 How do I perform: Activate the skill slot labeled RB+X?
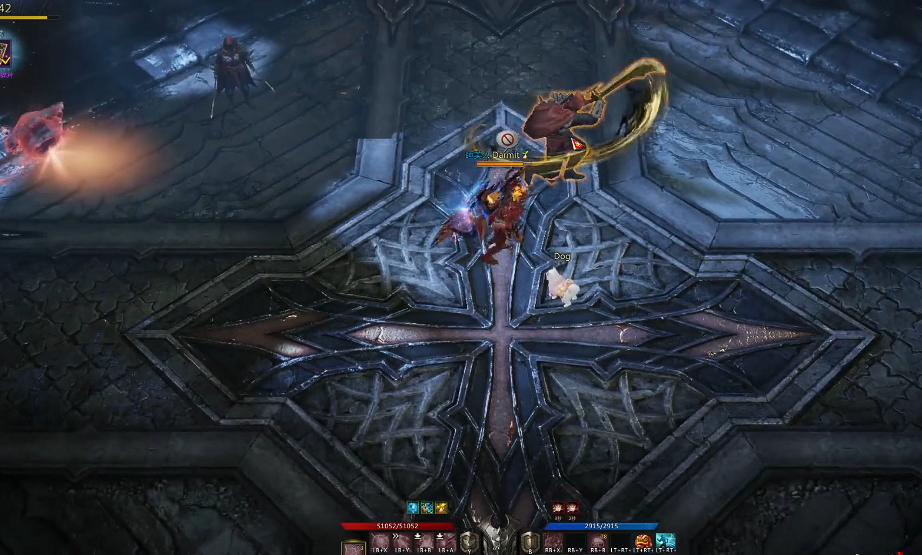[x=553, y=543]
